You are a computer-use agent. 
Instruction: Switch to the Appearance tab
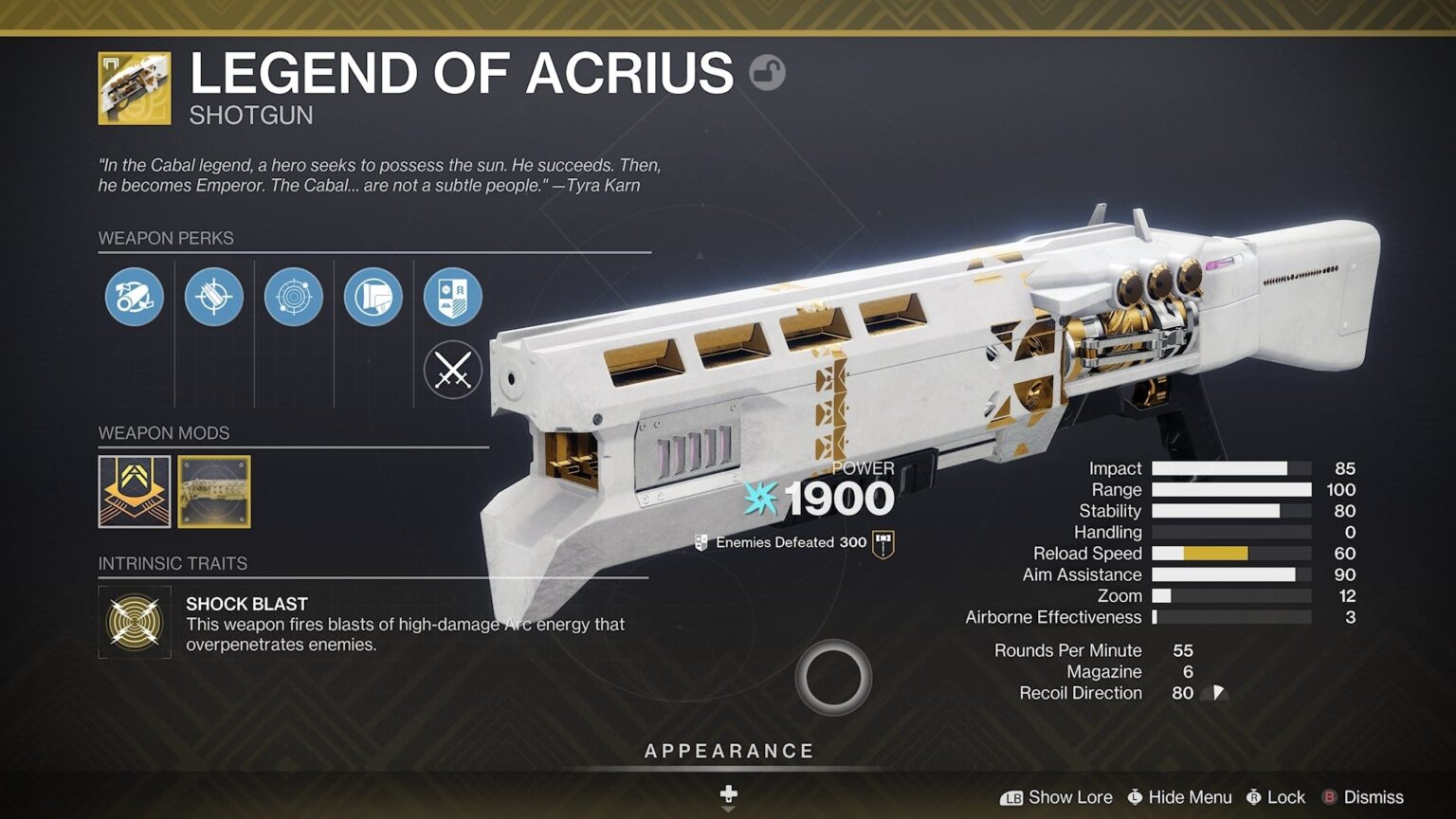pyautogui.click(x=729, y=750)
